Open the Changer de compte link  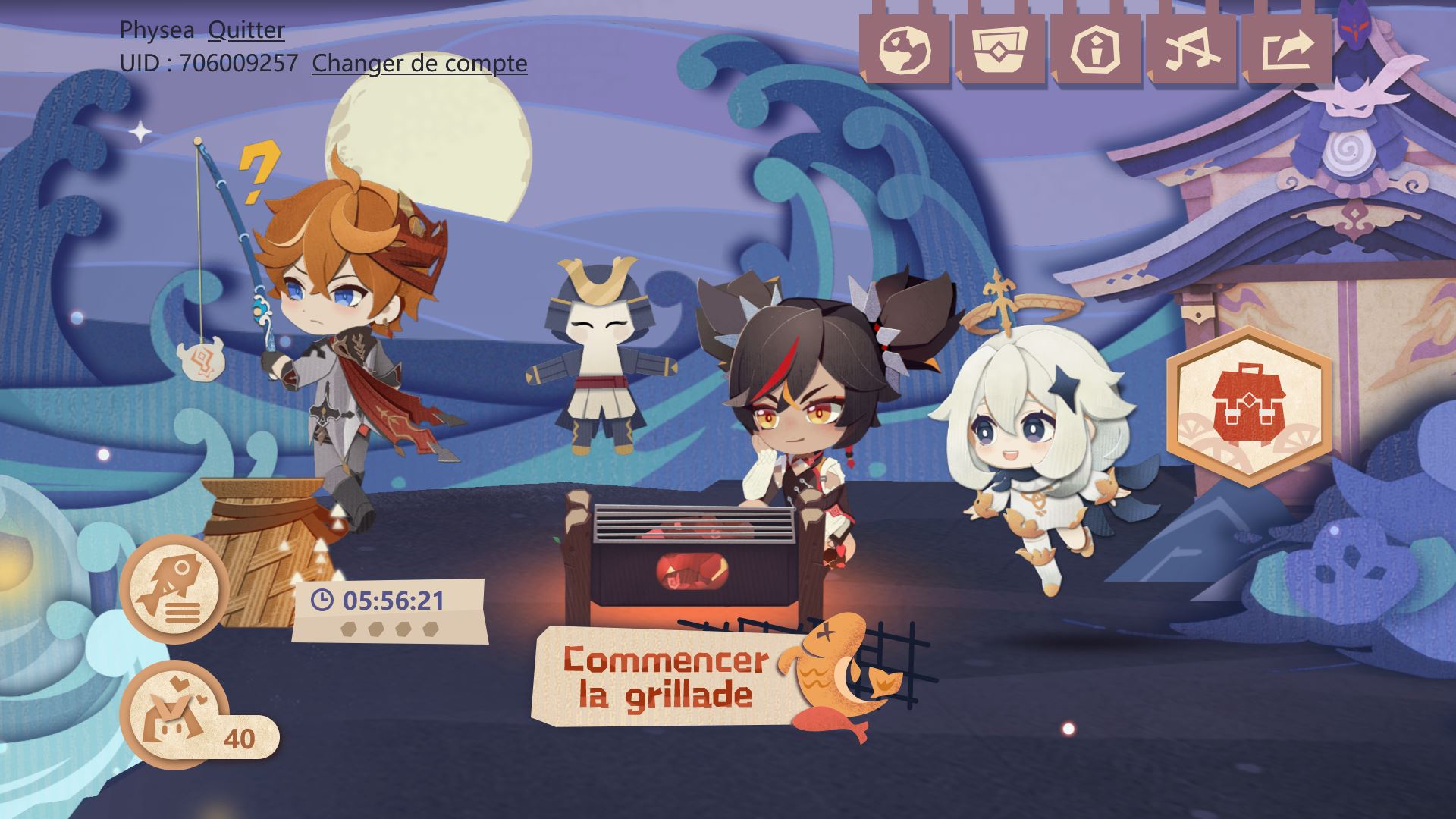[x=419, y=64]
